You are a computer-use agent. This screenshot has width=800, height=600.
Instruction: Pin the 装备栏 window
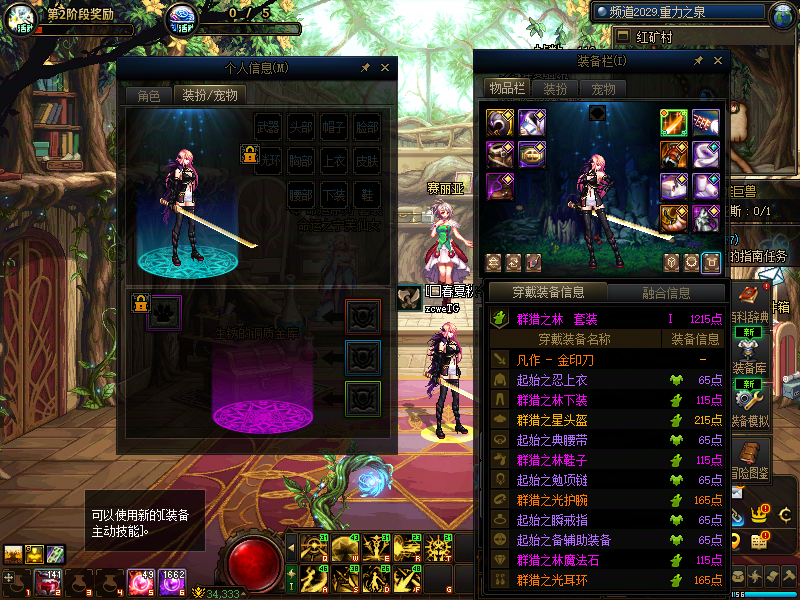(x=698, y=61)
